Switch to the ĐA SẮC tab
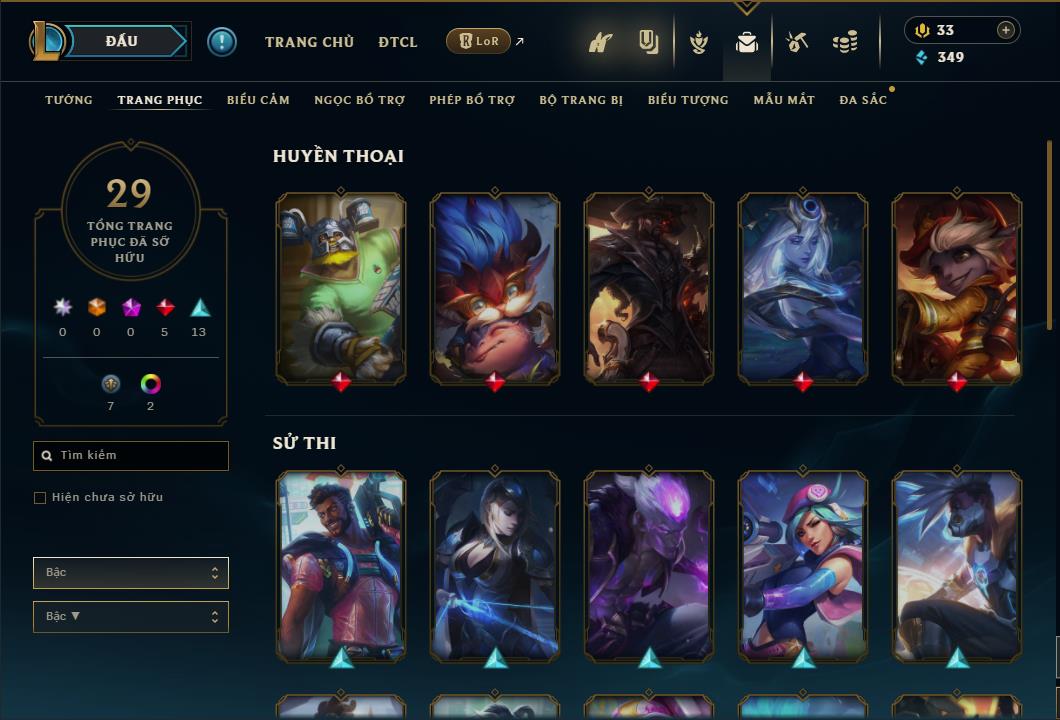1060x720 pixels. click(863, 100)
